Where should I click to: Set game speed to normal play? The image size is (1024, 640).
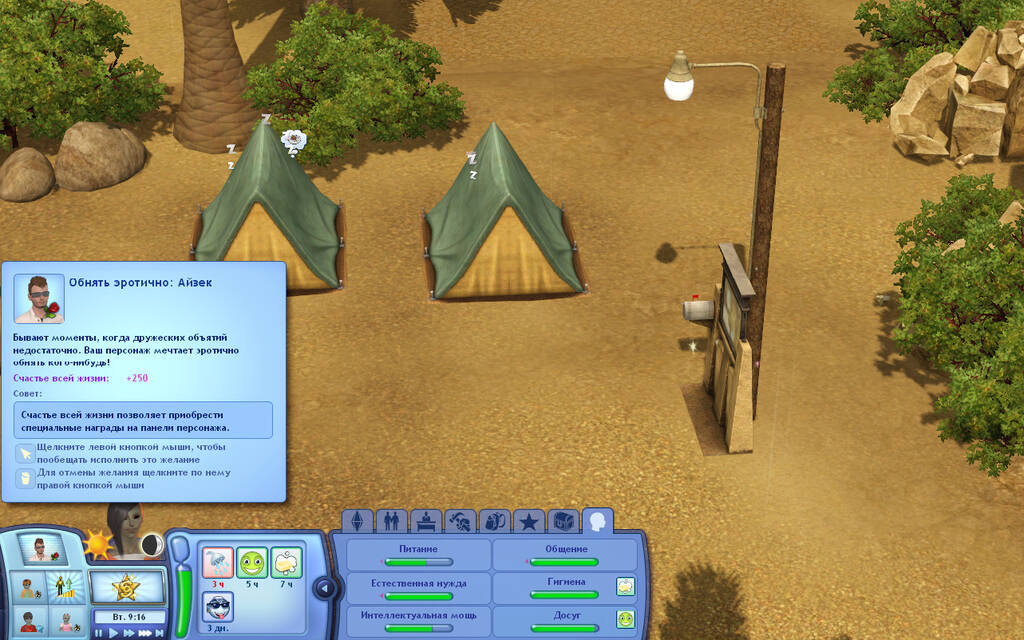(x=113, y=632)
